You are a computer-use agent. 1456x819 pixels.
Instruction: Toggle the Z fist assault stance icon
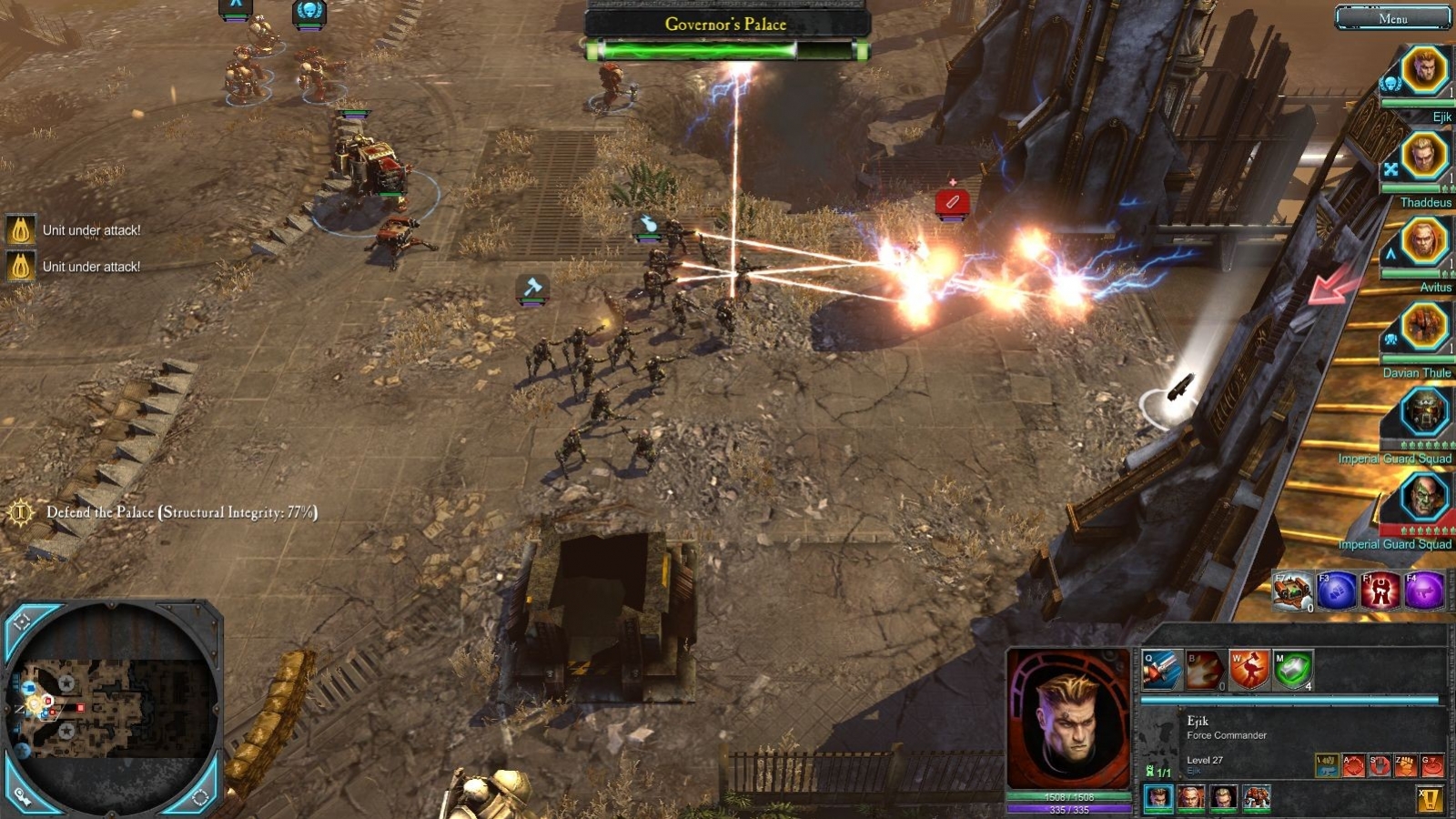pyautogui.click(x=1405, y=764)
